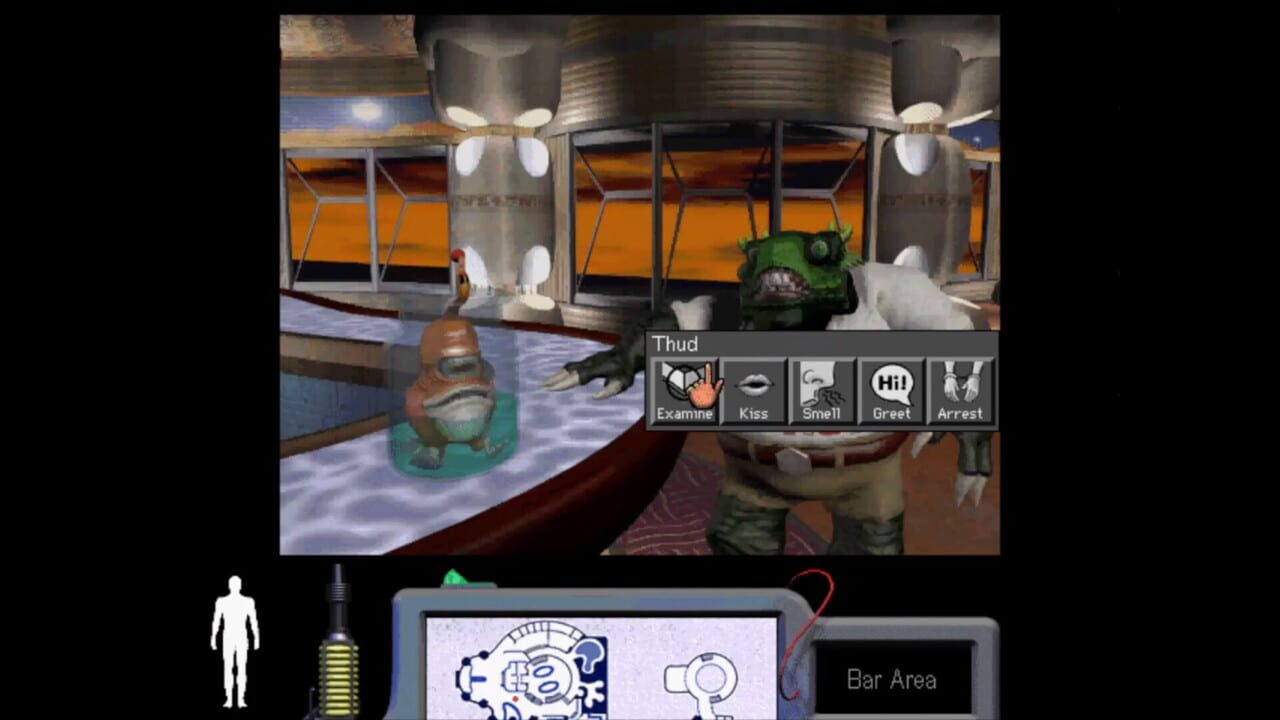Click the Arrest handcuffs icon

[x=960, y=385]
